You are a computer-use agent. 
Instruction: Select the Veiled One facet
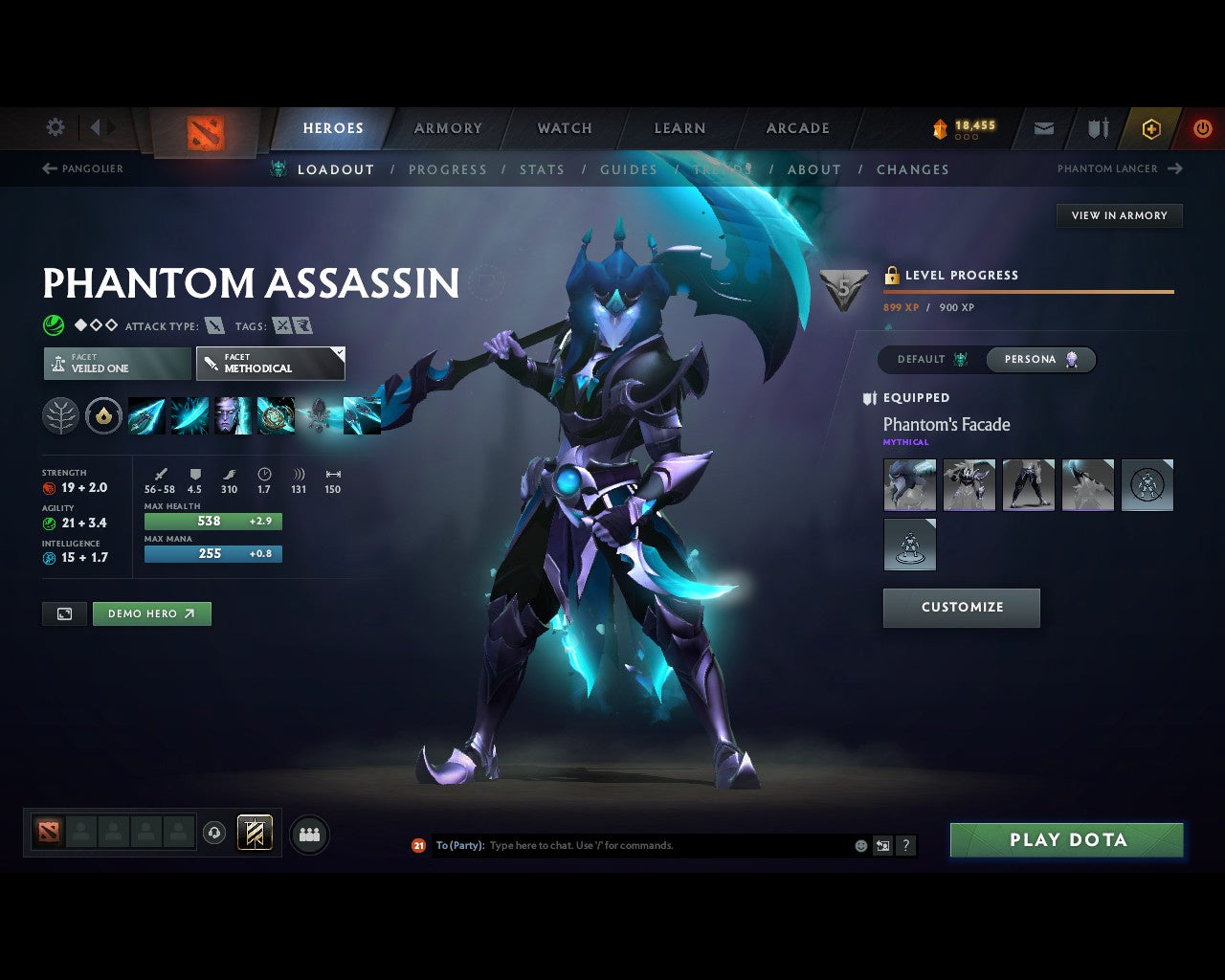[117, 363]
